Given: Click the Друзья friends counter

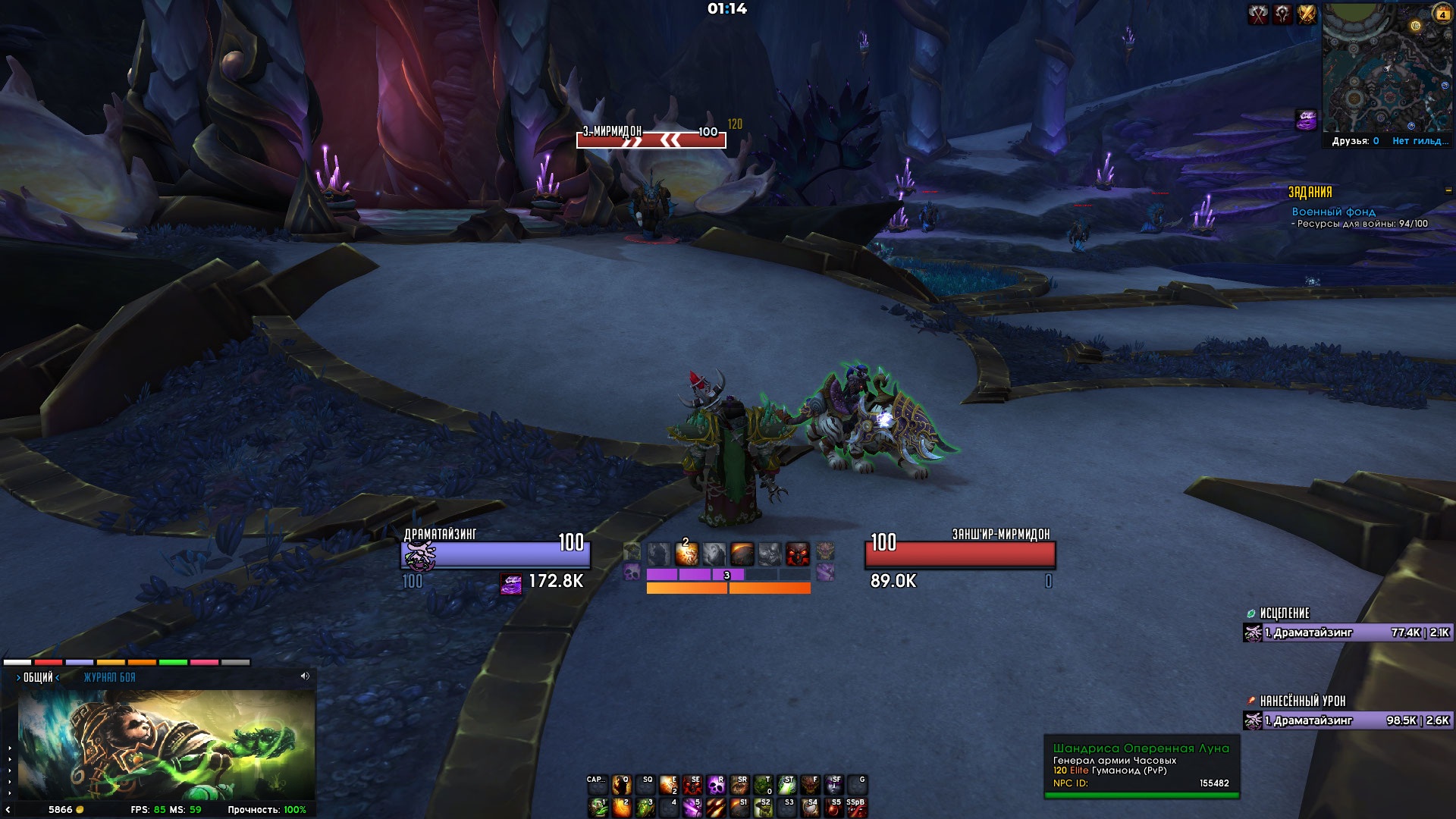Looking at the screenshot, I should click(1355, 141).
